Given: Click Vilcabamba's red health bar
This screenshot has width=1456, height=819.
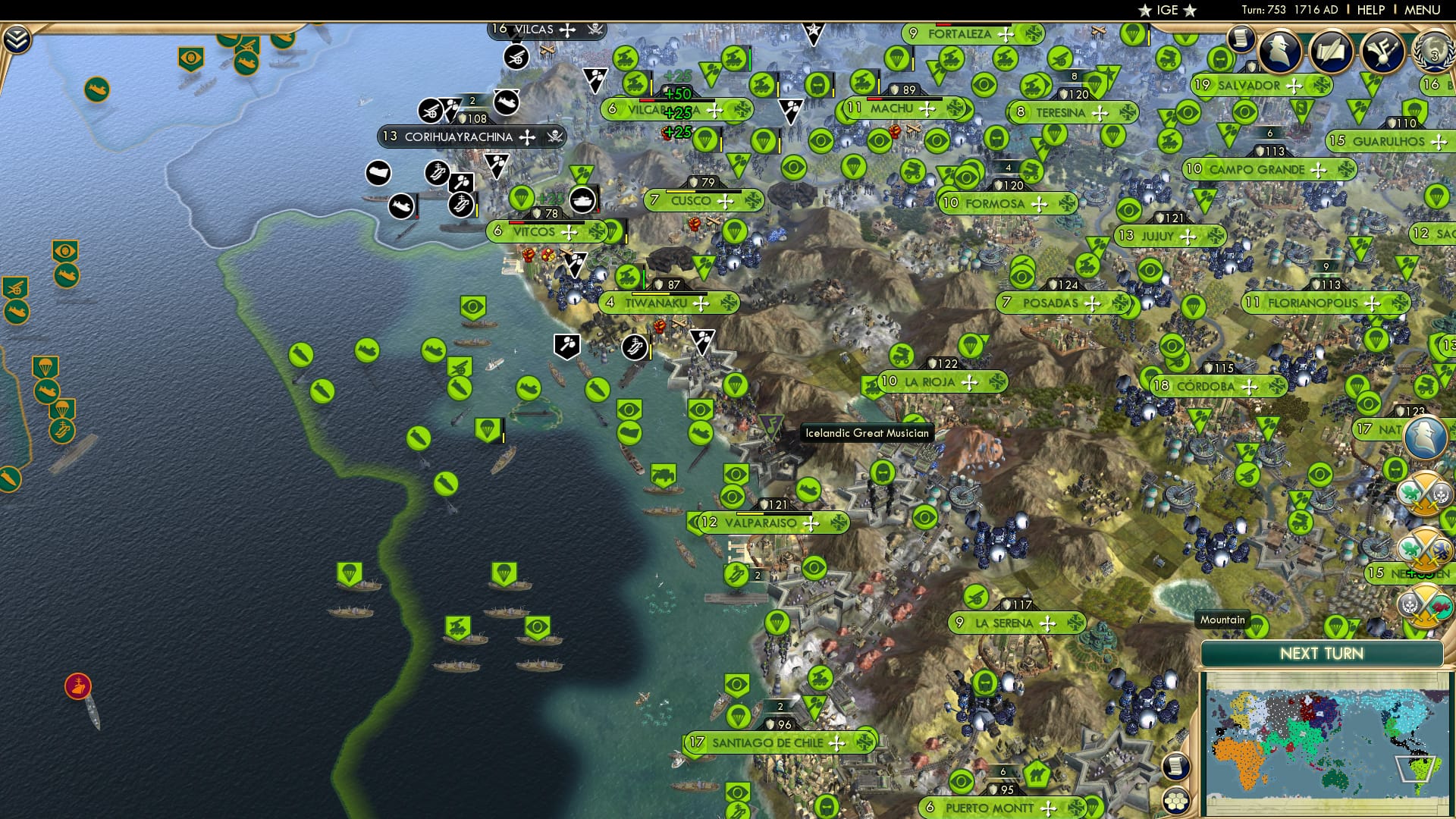Looking at the screenshot, I should coord(647,100).
